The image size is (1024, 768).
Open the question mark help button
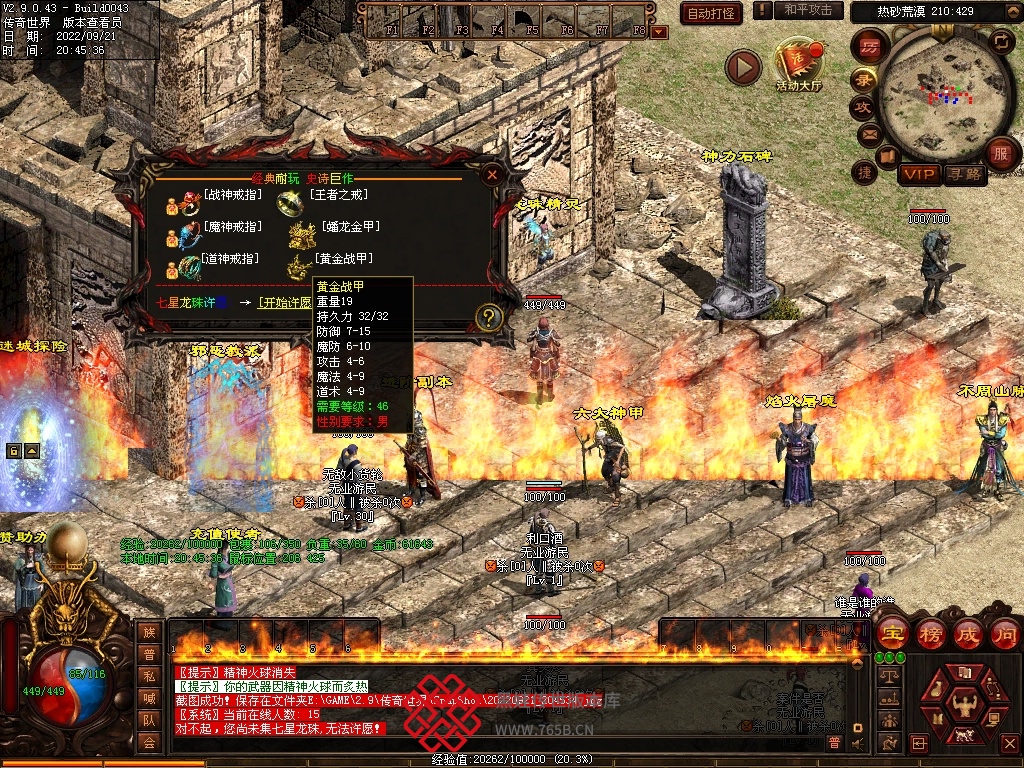pyautogui.click(x=488, y=317)
